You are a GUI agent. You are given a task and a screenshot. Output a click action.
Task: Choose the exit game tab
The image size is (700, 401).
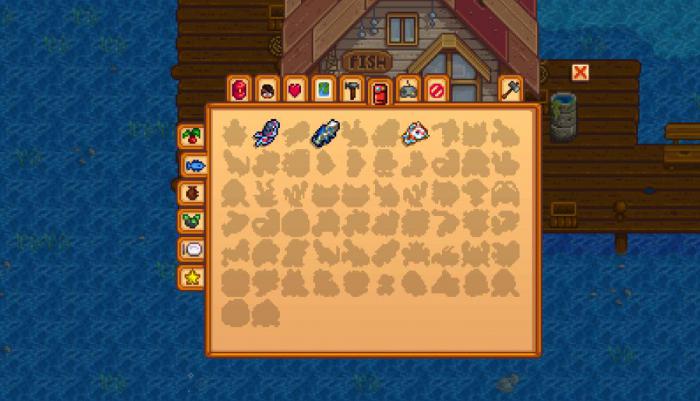click(x=436, y=90)
